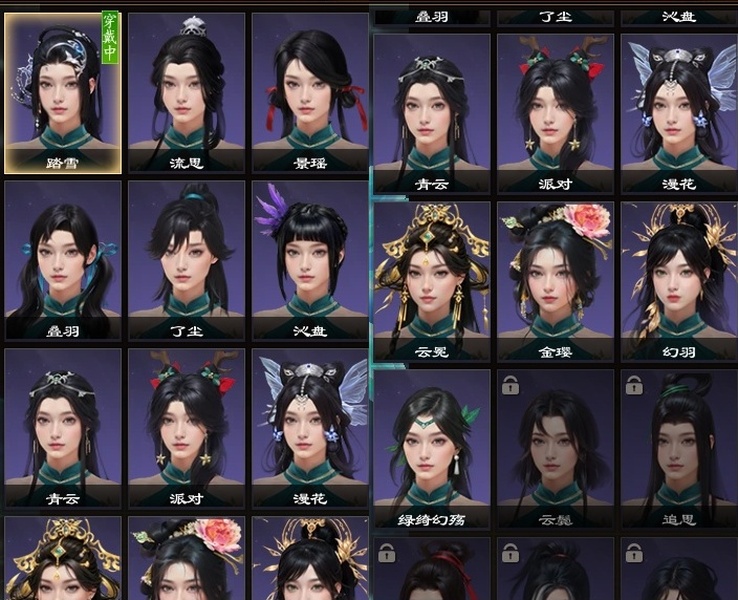Choose the locked 追思 hairstyle tile
The image size is (738, 600).
pos(678,447)
